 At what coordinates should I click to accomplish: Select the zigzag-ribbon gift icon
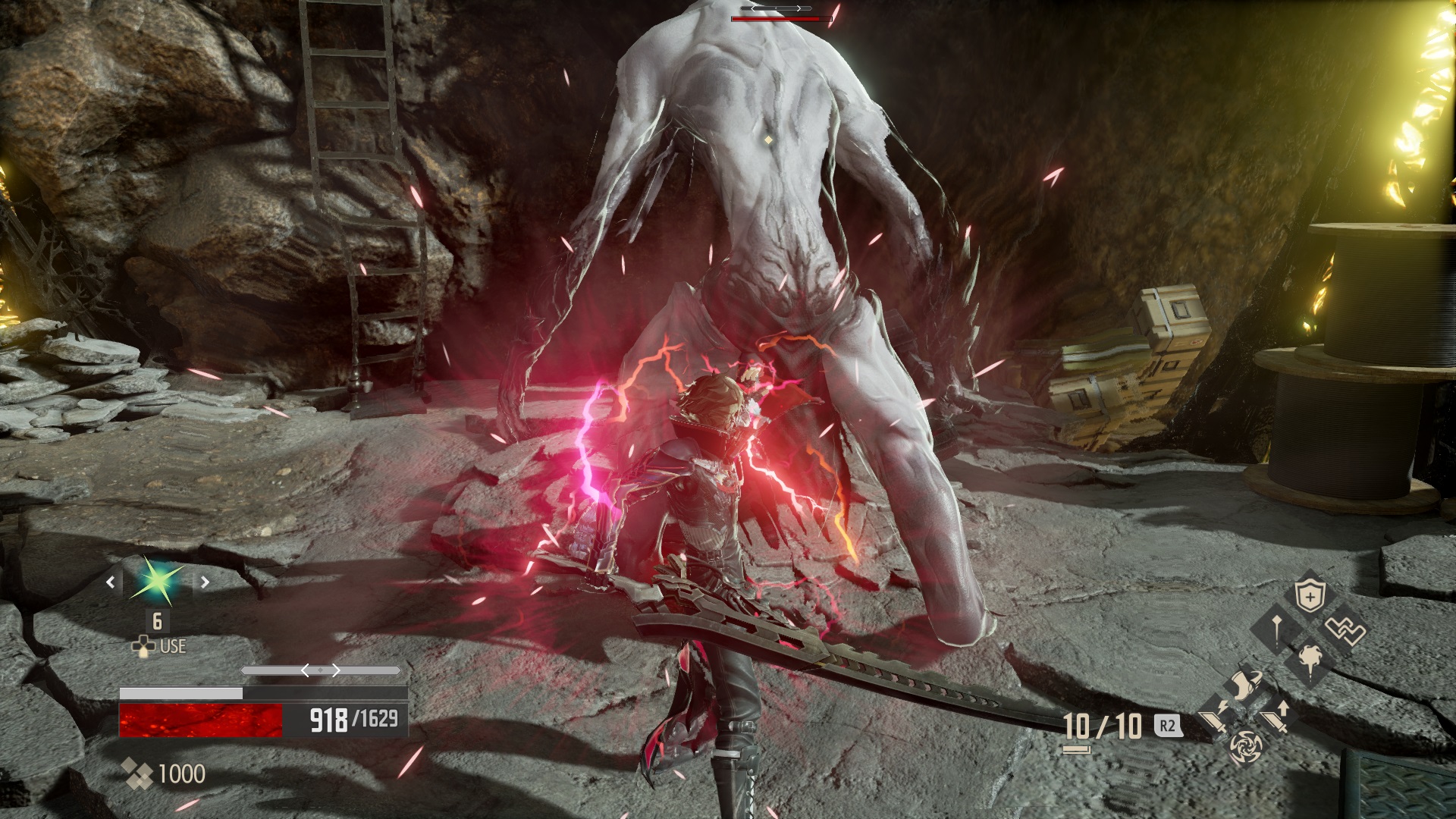click(1345, 629)
